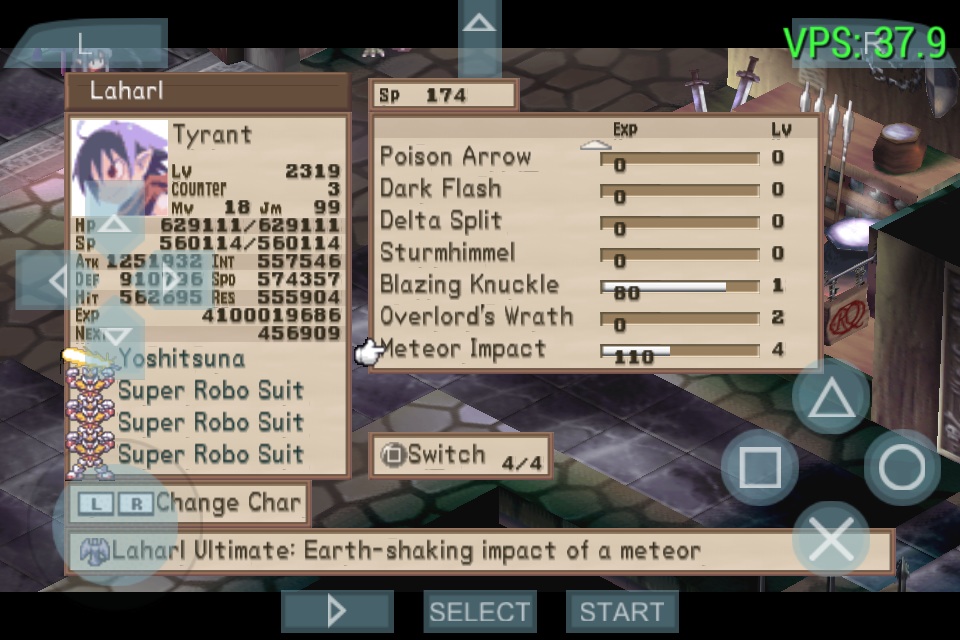Tap the emulator SELECT button
Viewport: 960px width, 640px height.
tap(480, 611)
